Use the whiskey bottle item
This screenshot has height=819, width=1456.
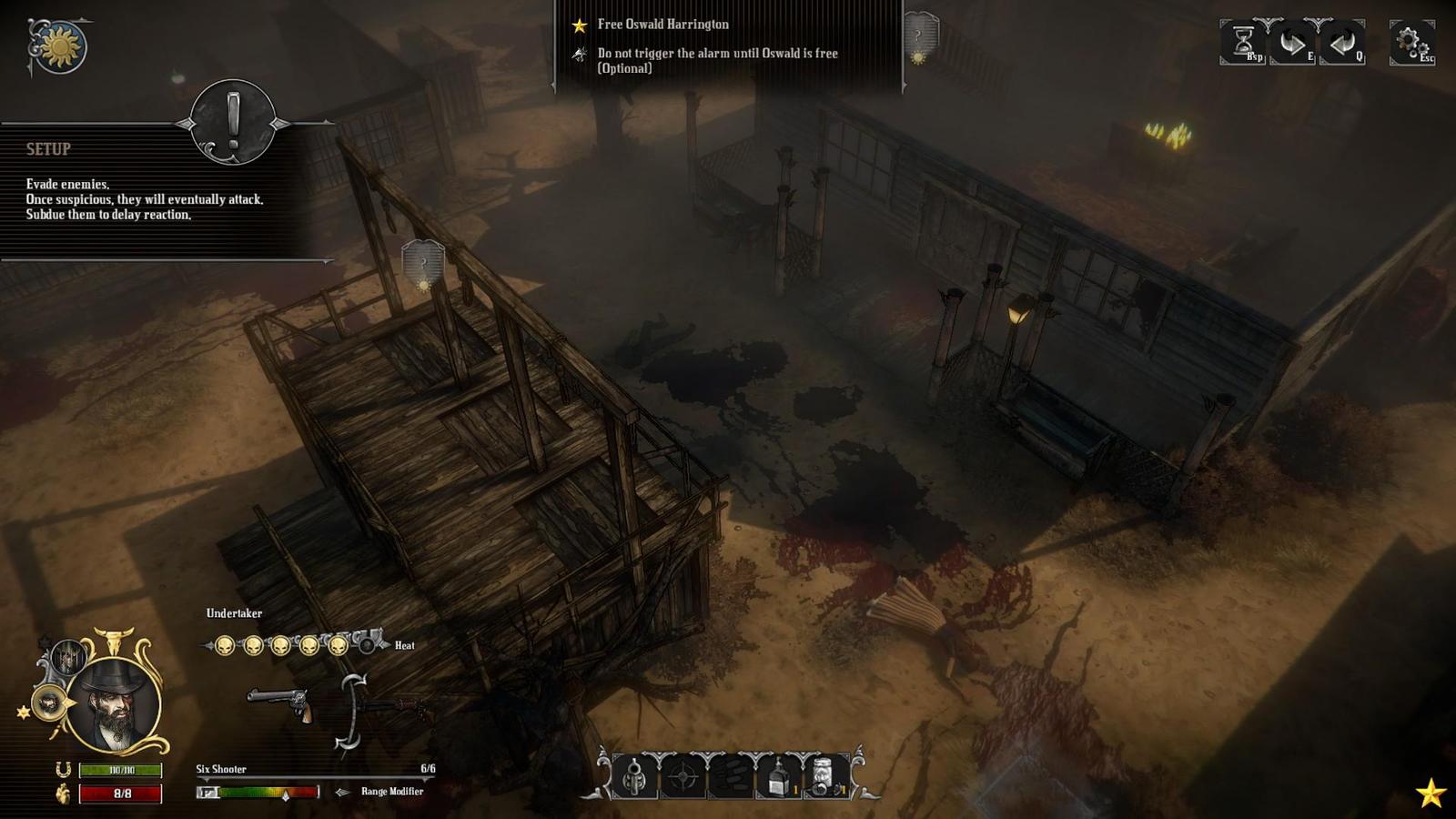(x=779, y=777)
